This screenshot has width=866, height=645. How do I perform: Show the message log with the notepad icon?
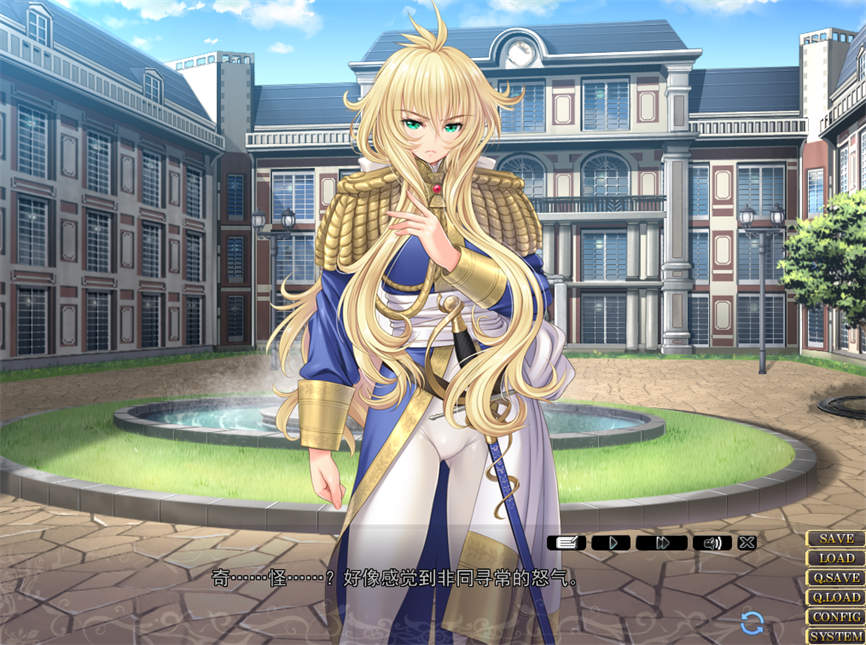point(566,543)
